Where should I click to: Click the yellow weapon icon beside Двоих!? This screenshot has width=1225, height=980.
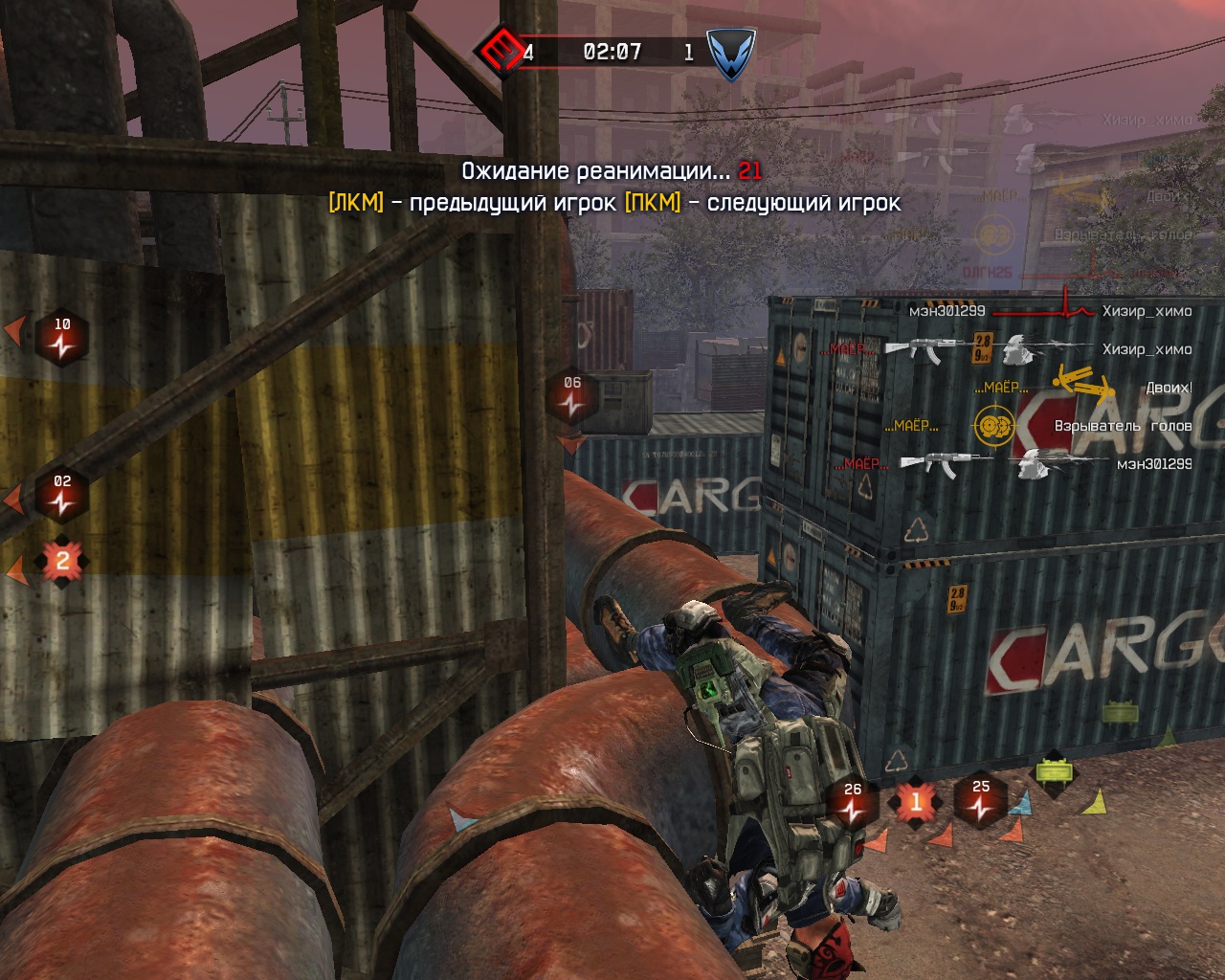point(1083,384)
